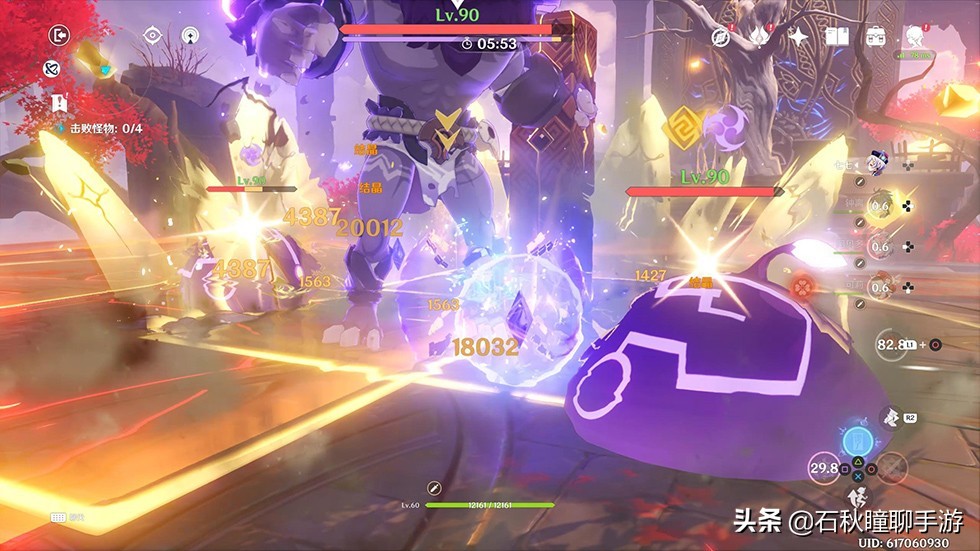Image resolution: width=980 pixels, height=551 pixels.
Task: Activate the glowing blue elemental burst
Action: pyautogui.click(x=856, y=443)
